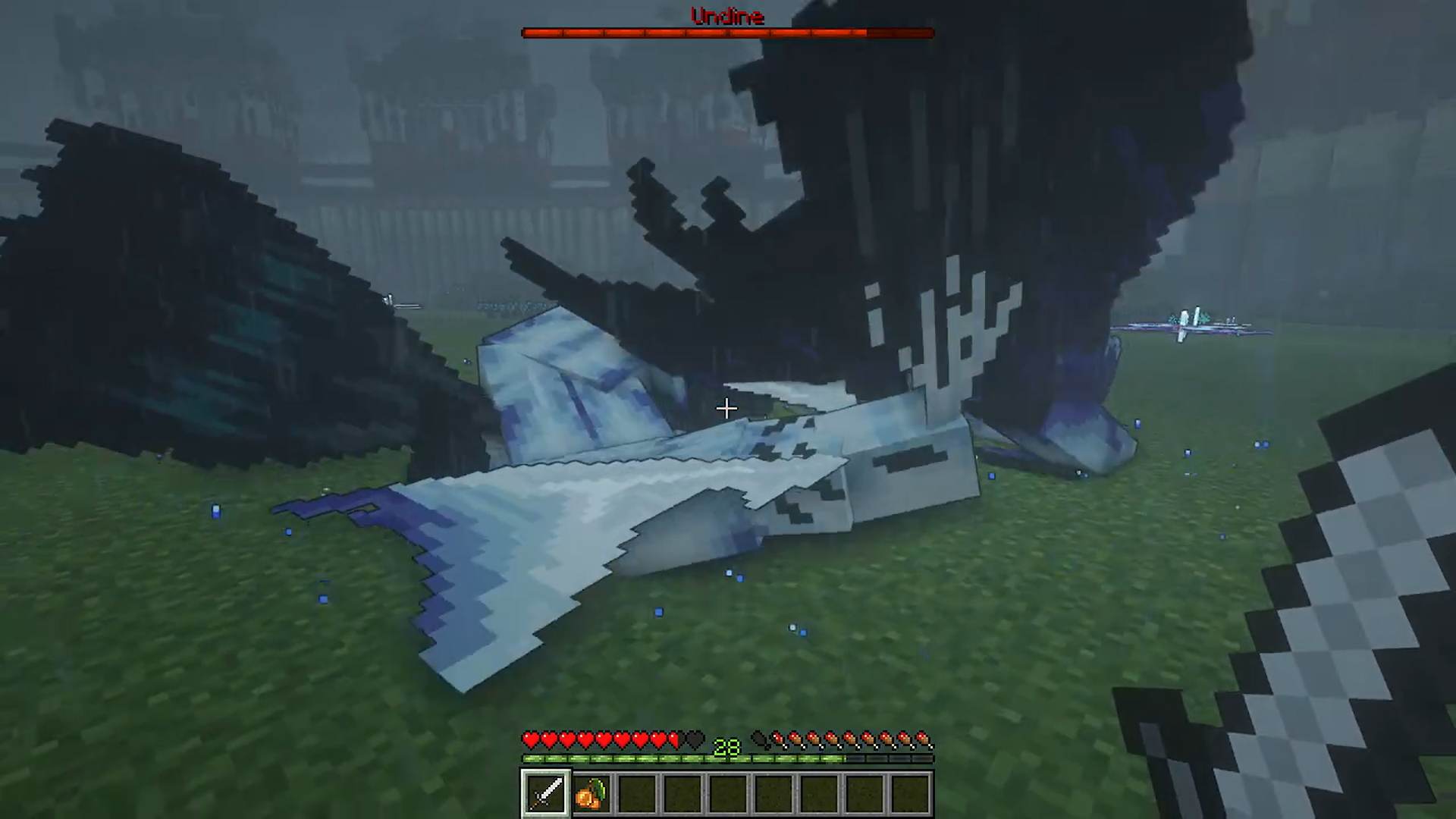Click the rightmost drumstick of the hunger bar
This screenshot has height=819, width=1456.
924,739
